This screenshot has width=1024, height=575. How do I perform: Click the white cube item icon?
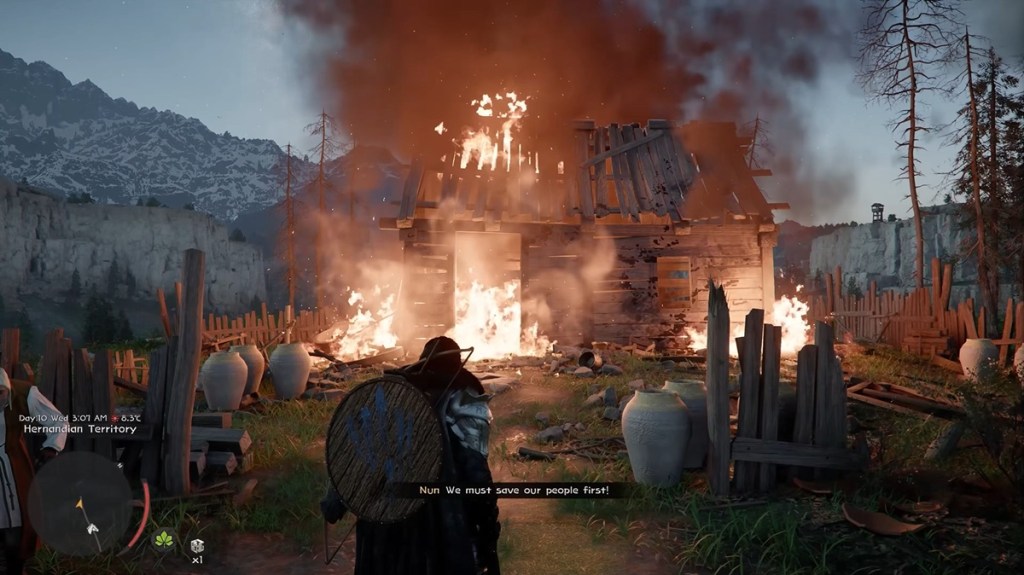tap(197, 544)
